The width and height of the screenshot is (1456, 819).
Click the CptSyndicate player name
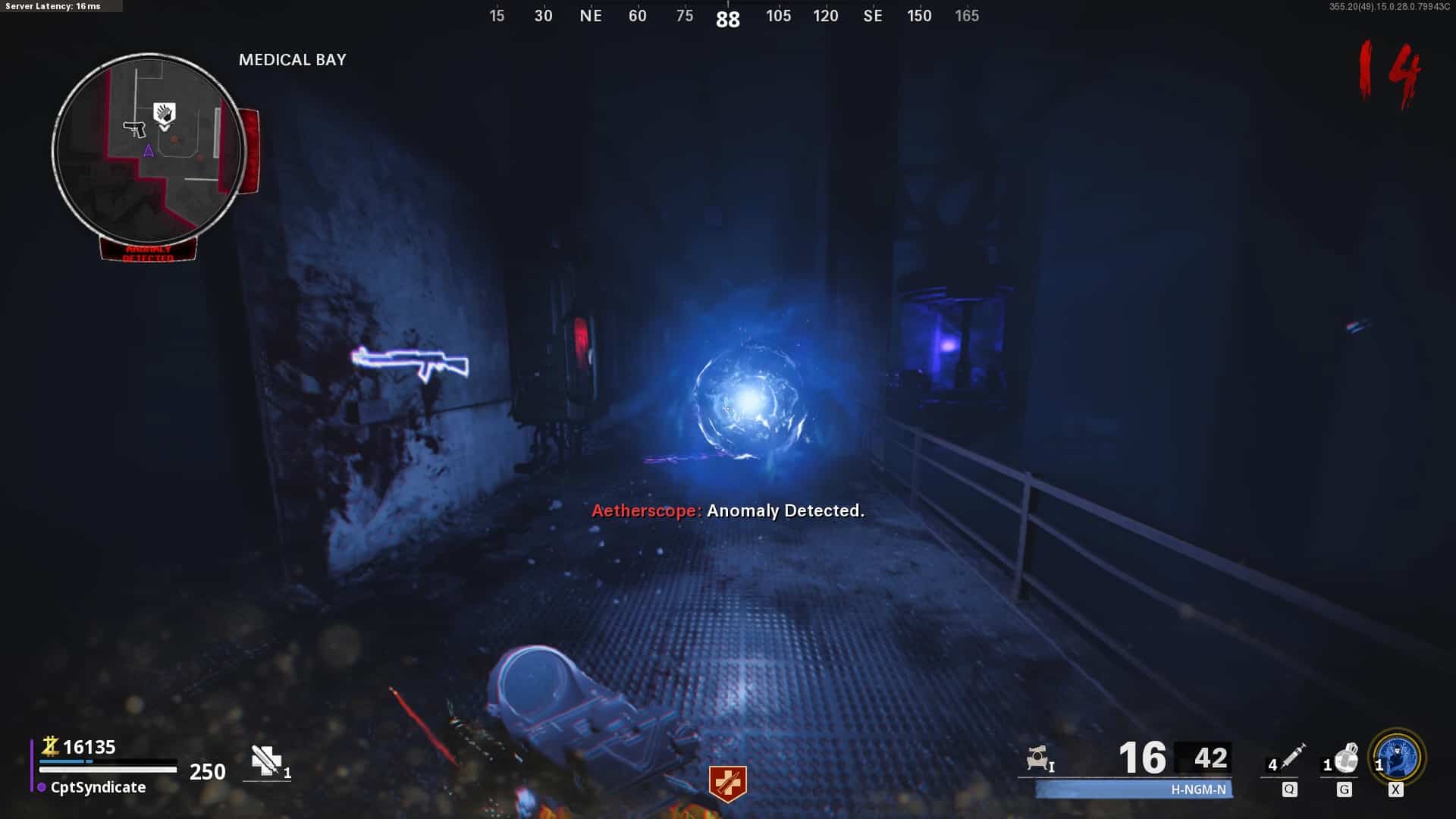[98, 787]
